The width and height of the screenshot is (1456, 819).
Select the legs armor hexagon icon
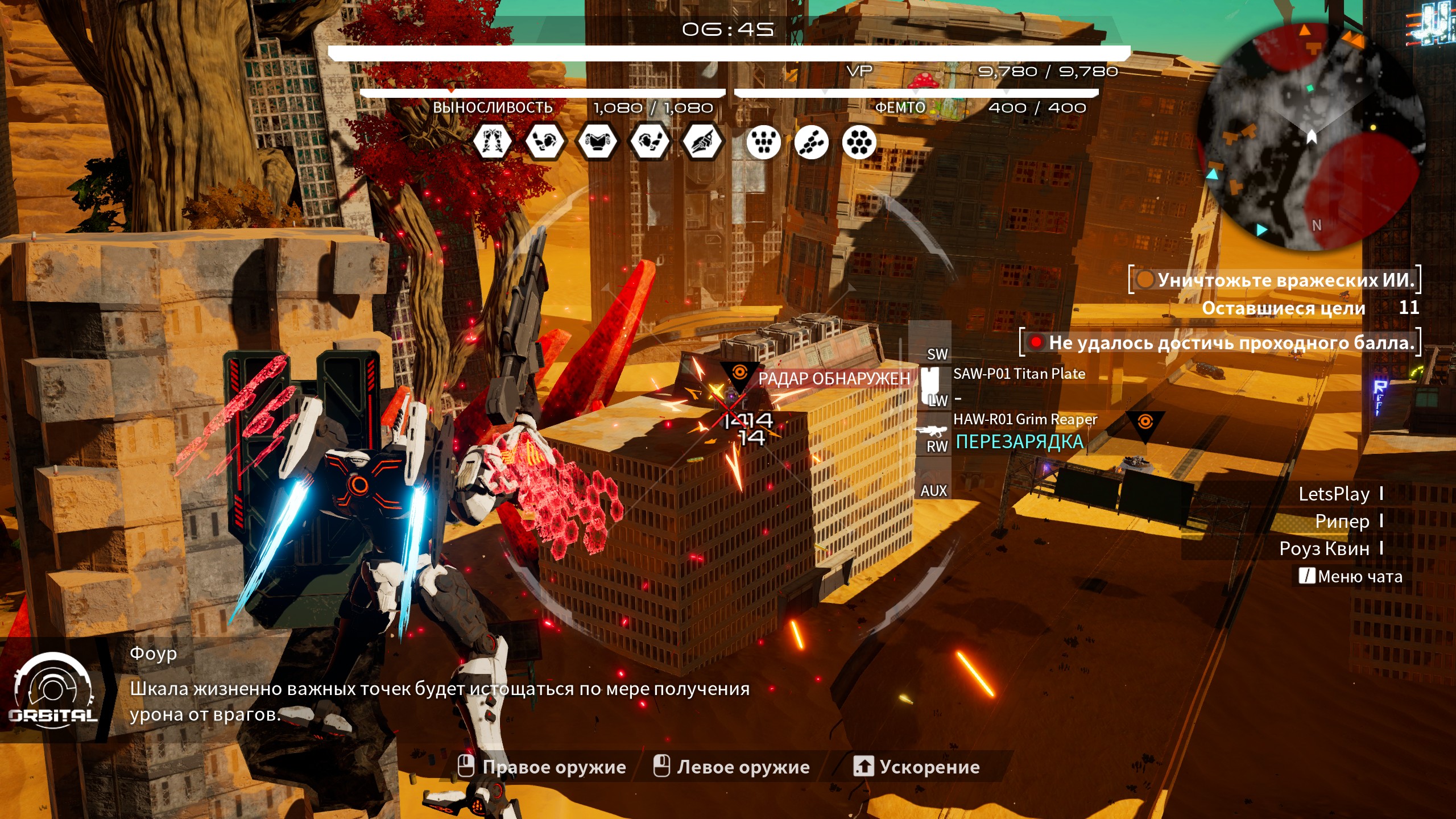tap(492, 141)
